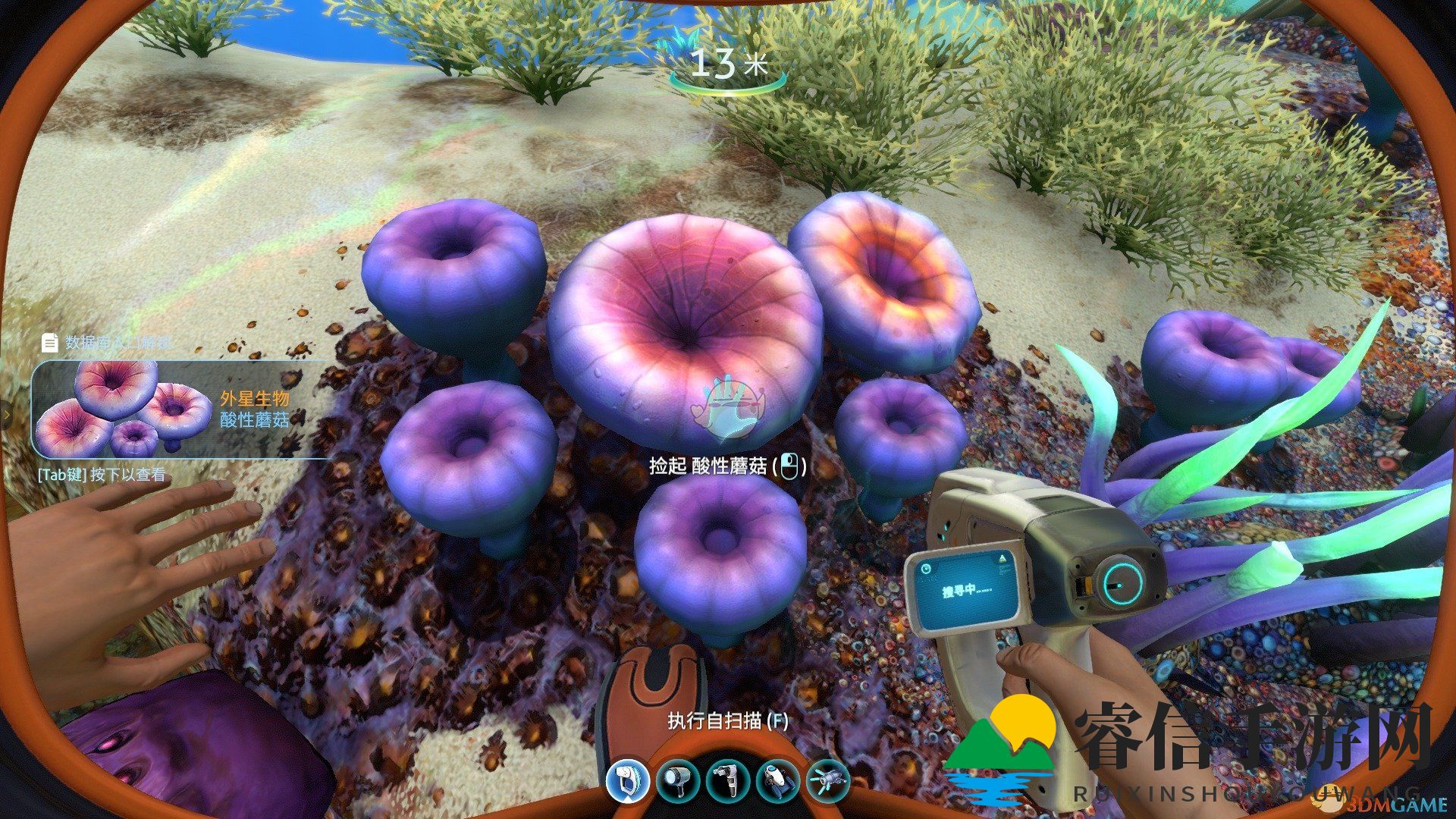
Task: Click the databank document icon
Action: (x=50, y=343)
